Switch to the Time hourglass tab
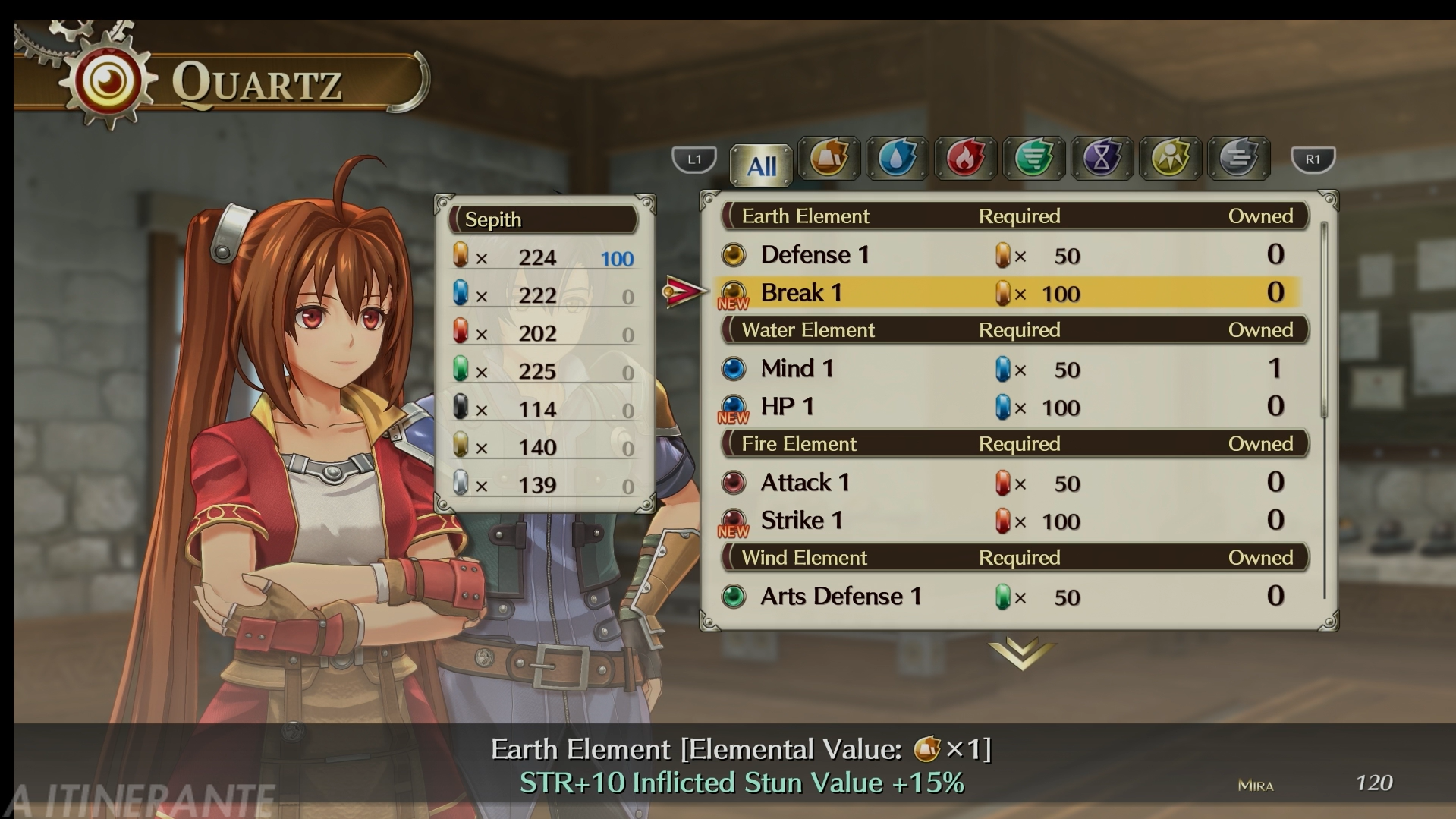Screen dimensions: 1456x819 1102,159
